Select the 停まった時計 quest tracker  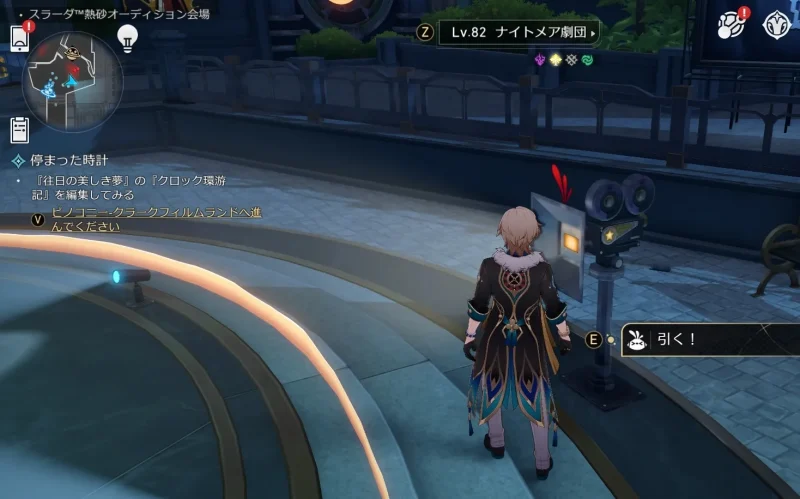[68, 160]
